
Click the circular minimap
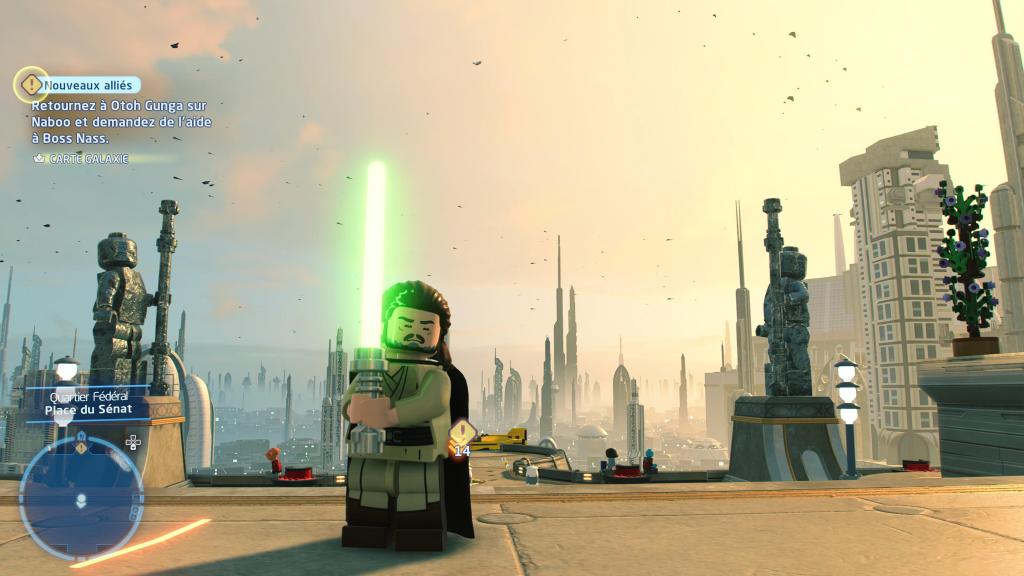(81, 497)
